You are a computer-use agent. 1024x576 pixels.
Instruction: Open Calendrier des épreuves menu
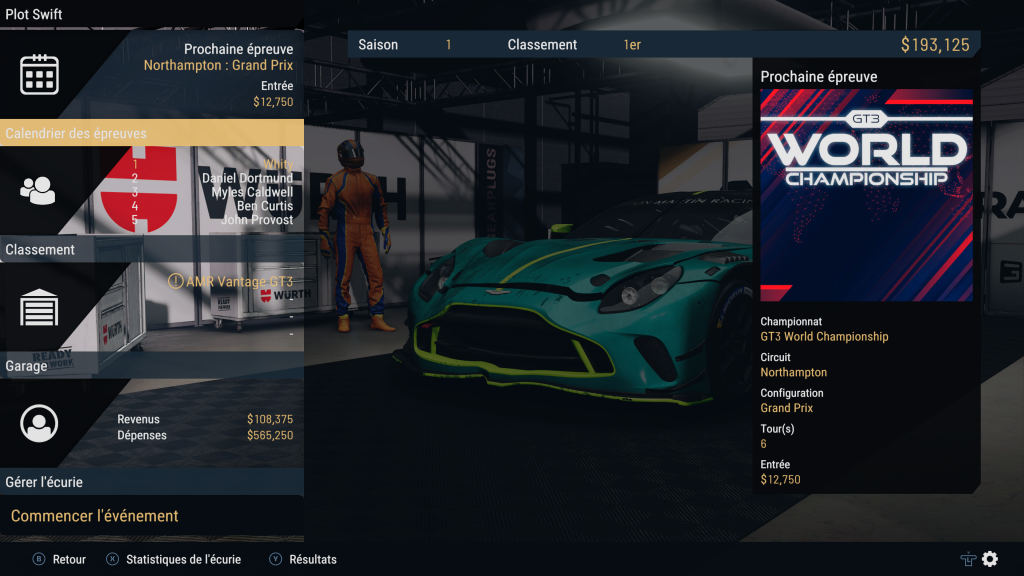(76, 133)
